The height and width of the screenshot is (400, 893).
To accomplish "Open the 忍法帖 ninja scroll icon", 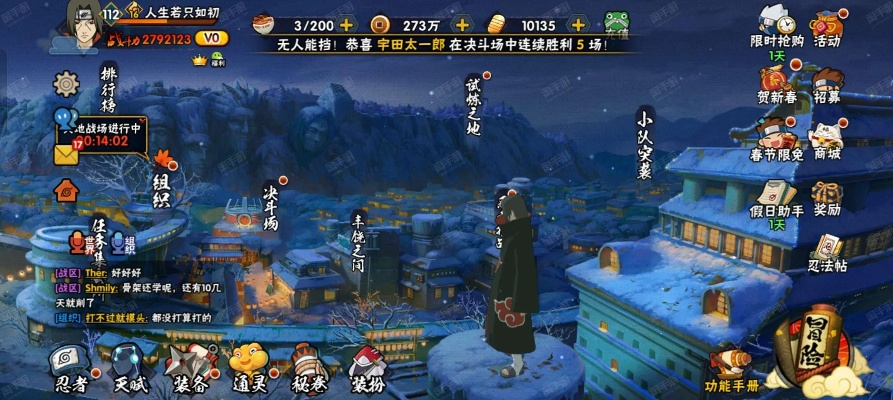I will [x=826, y=253].
